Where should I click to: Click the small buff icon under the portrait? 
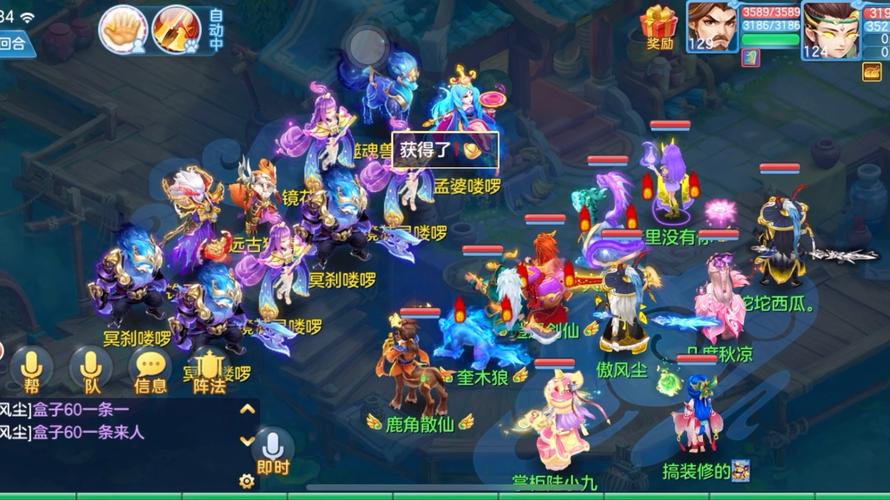click(750, 57)
